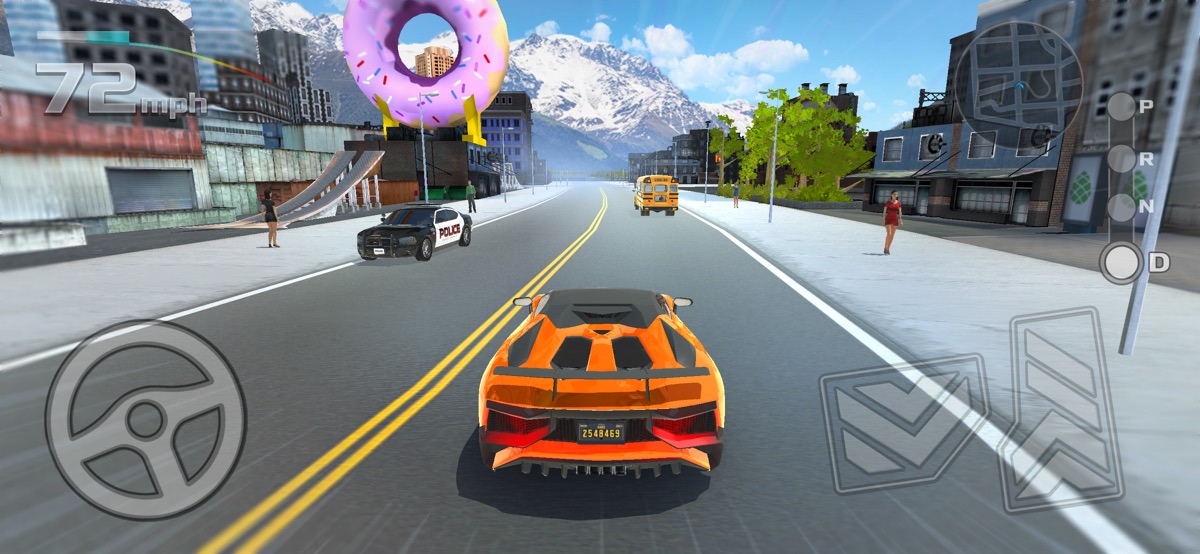1200x554 pixels.
Task: Switch the gear selector to R
Action: point(1122,158)
